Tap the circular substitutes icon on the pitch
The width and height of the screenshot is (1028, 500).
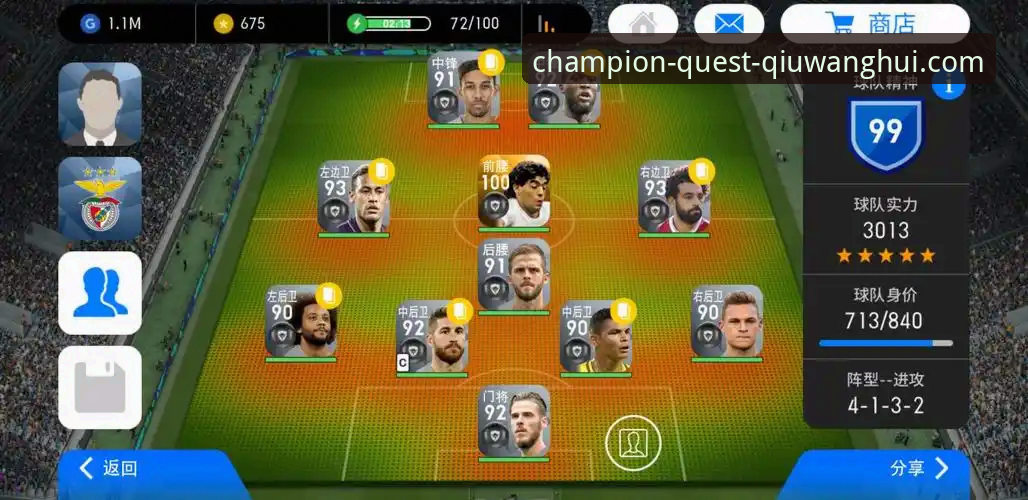(x=633, y=442)
